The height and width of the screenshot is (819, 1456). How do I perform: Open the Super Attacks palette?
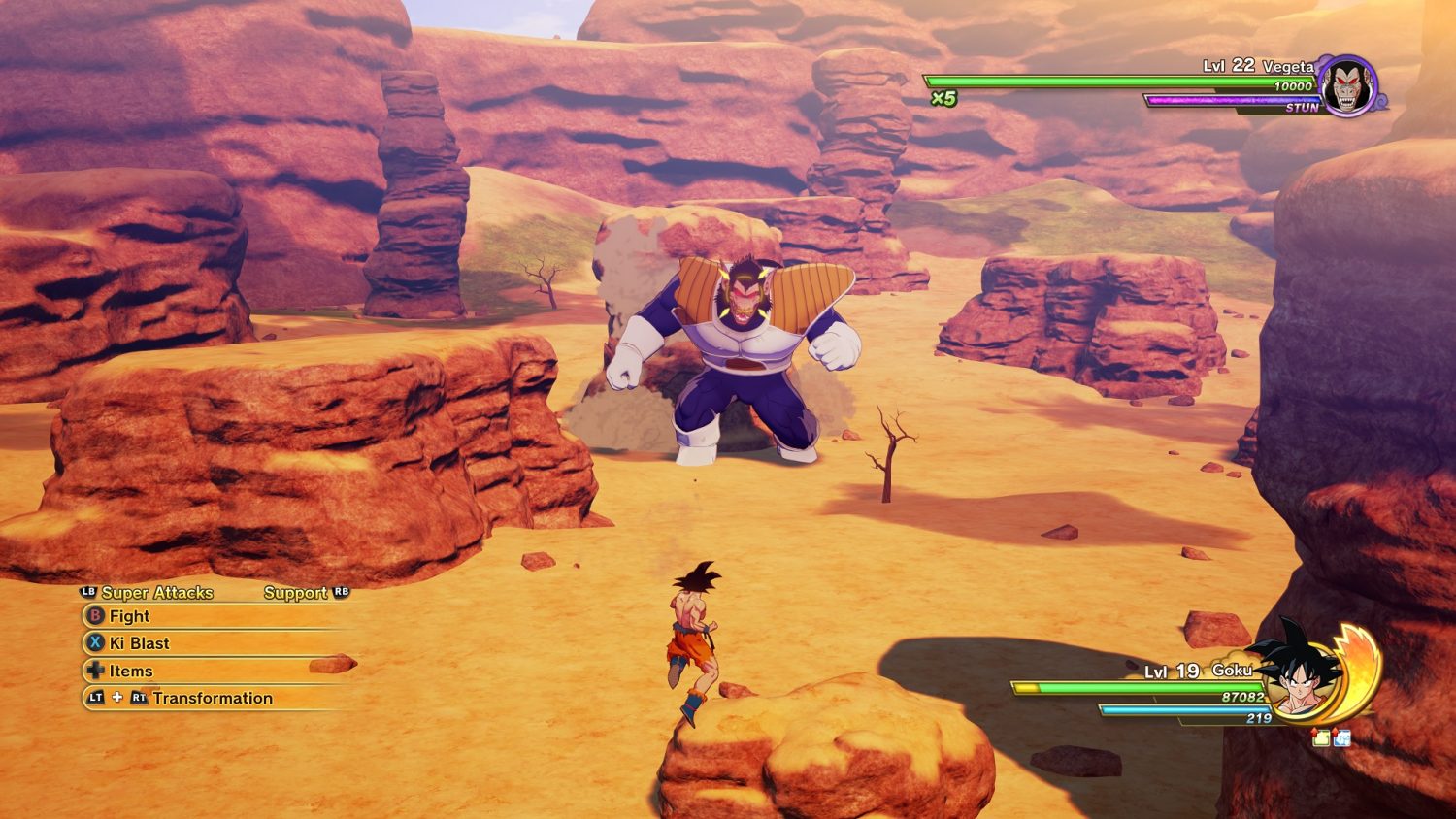tap(156, 593)
